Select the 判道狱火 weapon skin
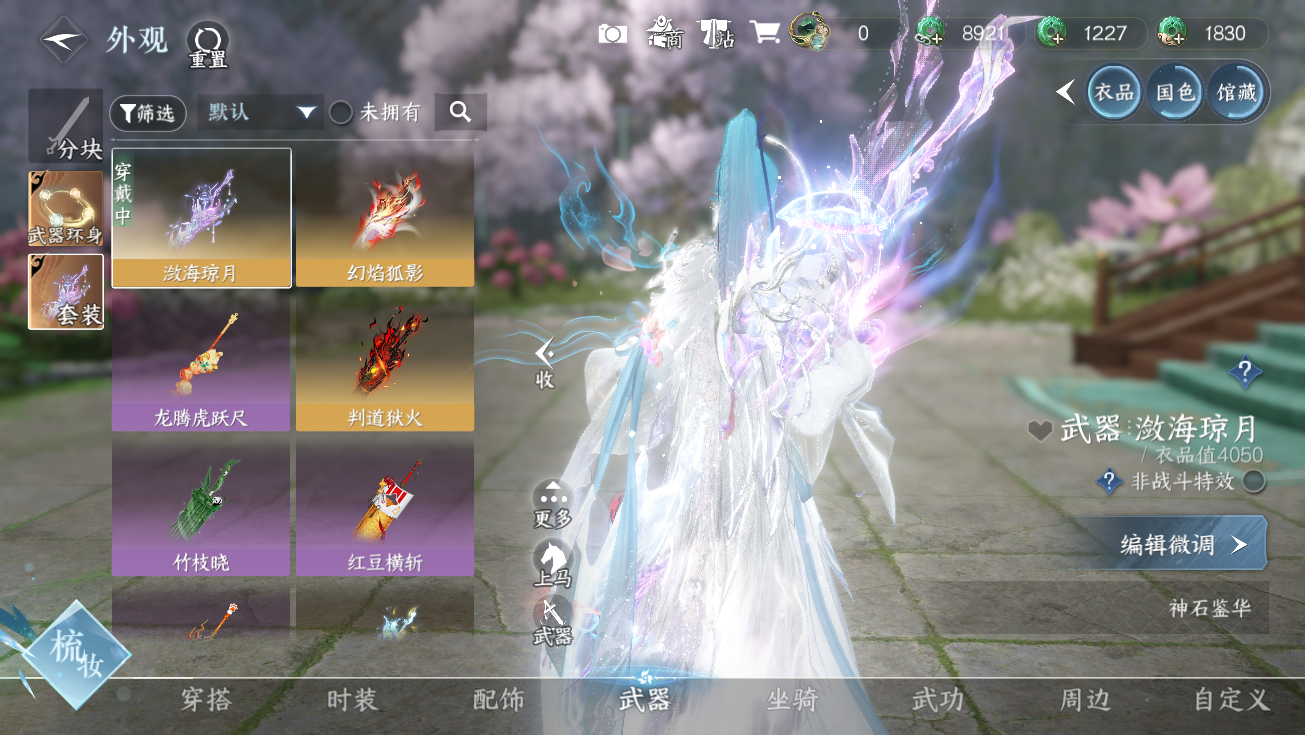 (385, 363)
